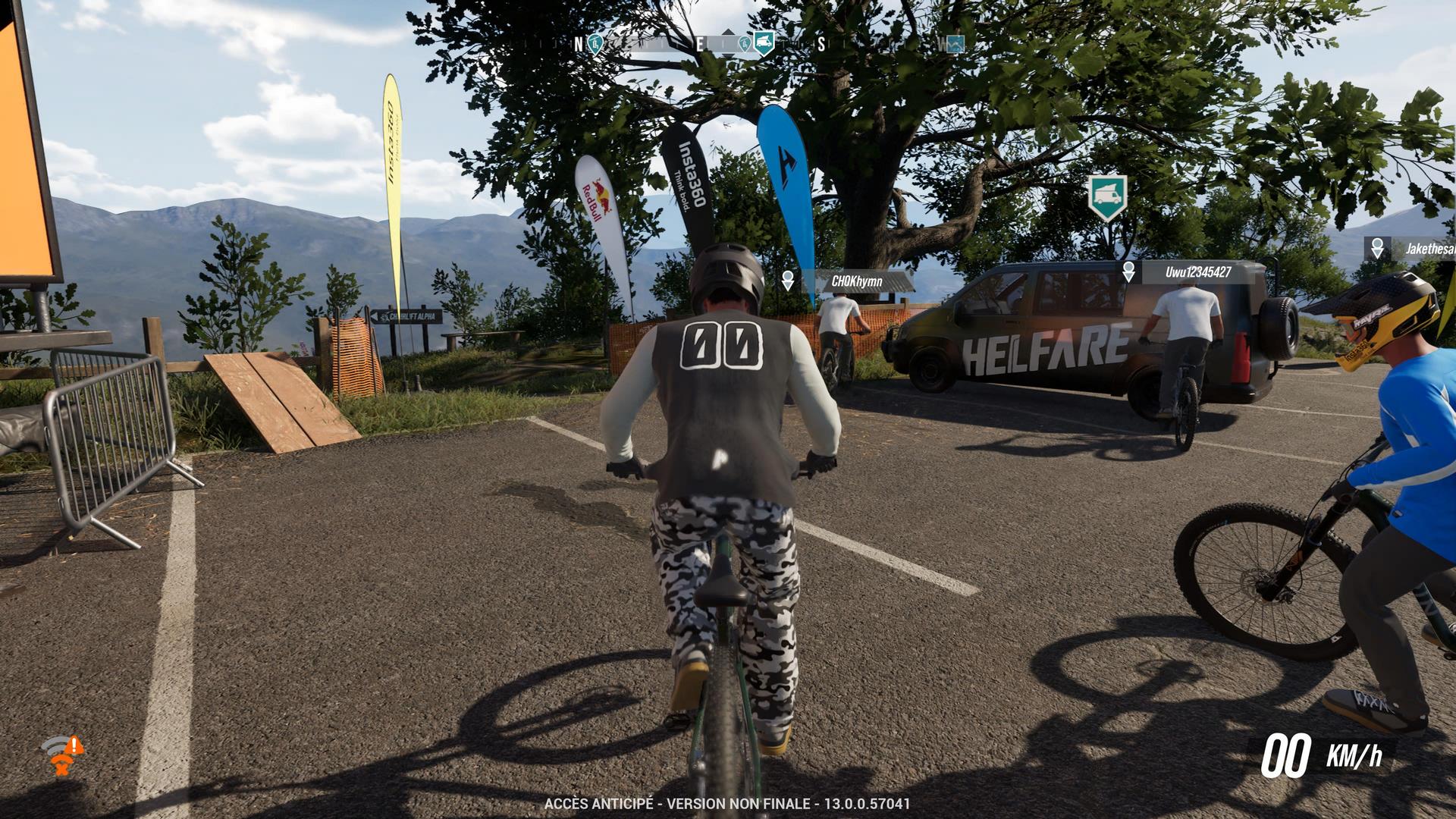Click the orange network warning icon
Viewport: 1456px width, 819px height.
click(62, 755)
